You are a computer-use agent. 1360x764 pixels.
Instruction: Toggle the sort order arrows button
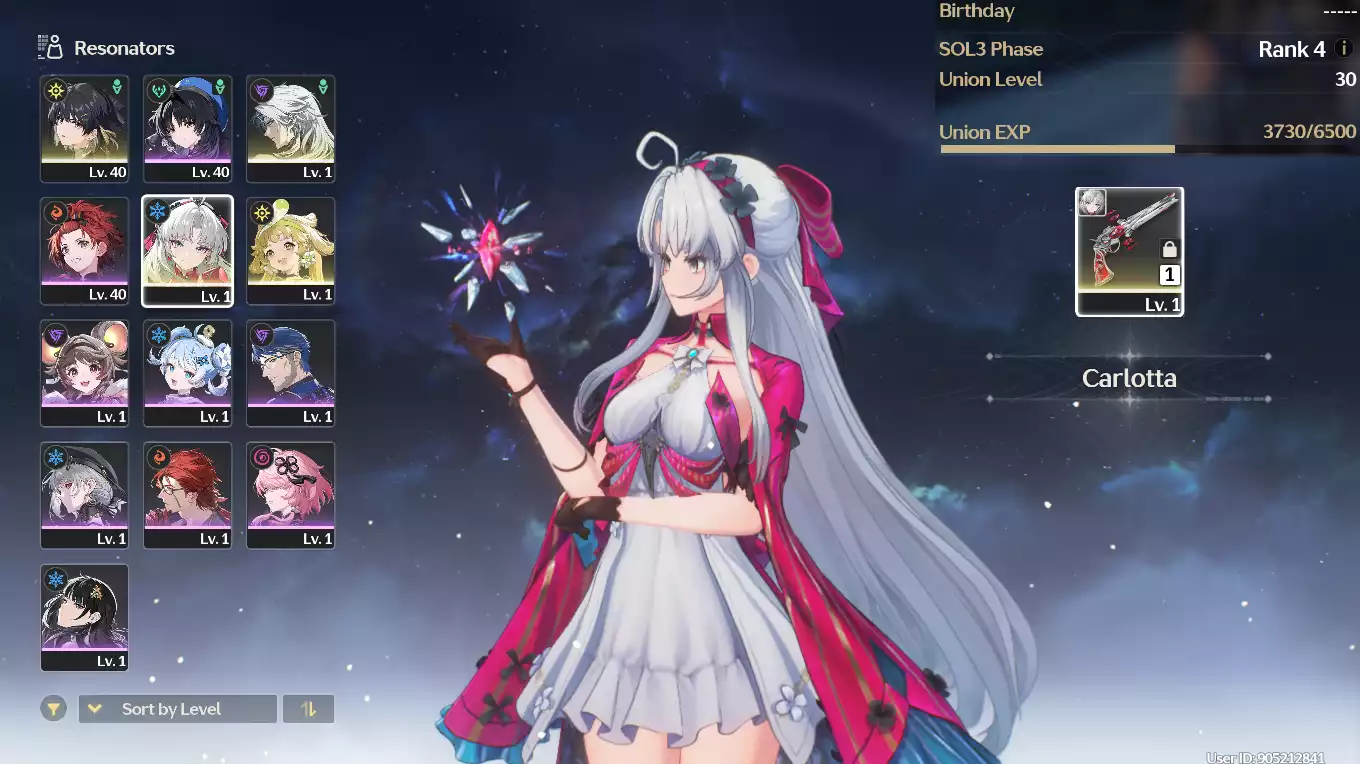click(x=308, y=709)
